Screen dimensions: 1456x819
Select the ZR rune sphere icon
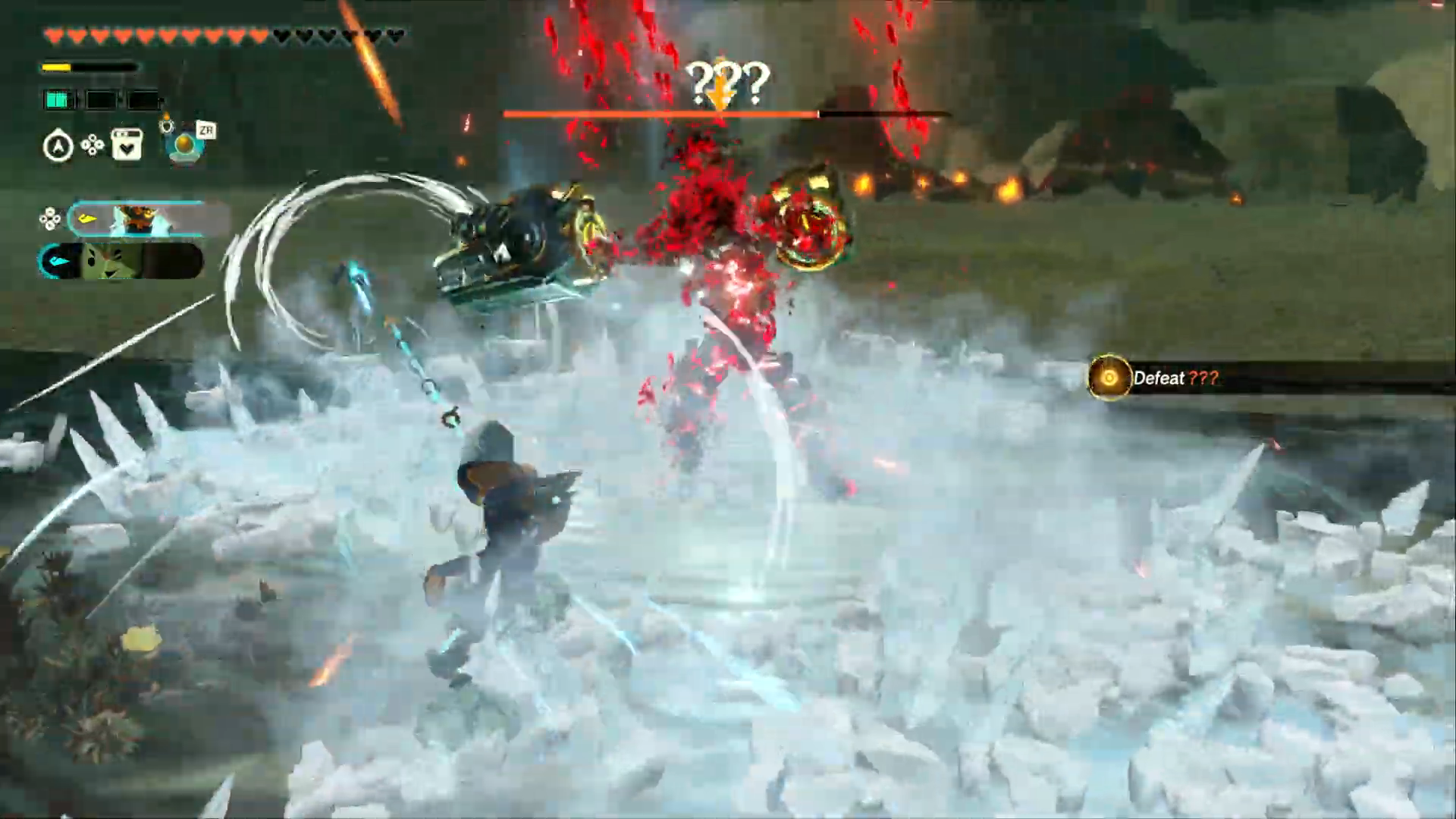(184, 144)
